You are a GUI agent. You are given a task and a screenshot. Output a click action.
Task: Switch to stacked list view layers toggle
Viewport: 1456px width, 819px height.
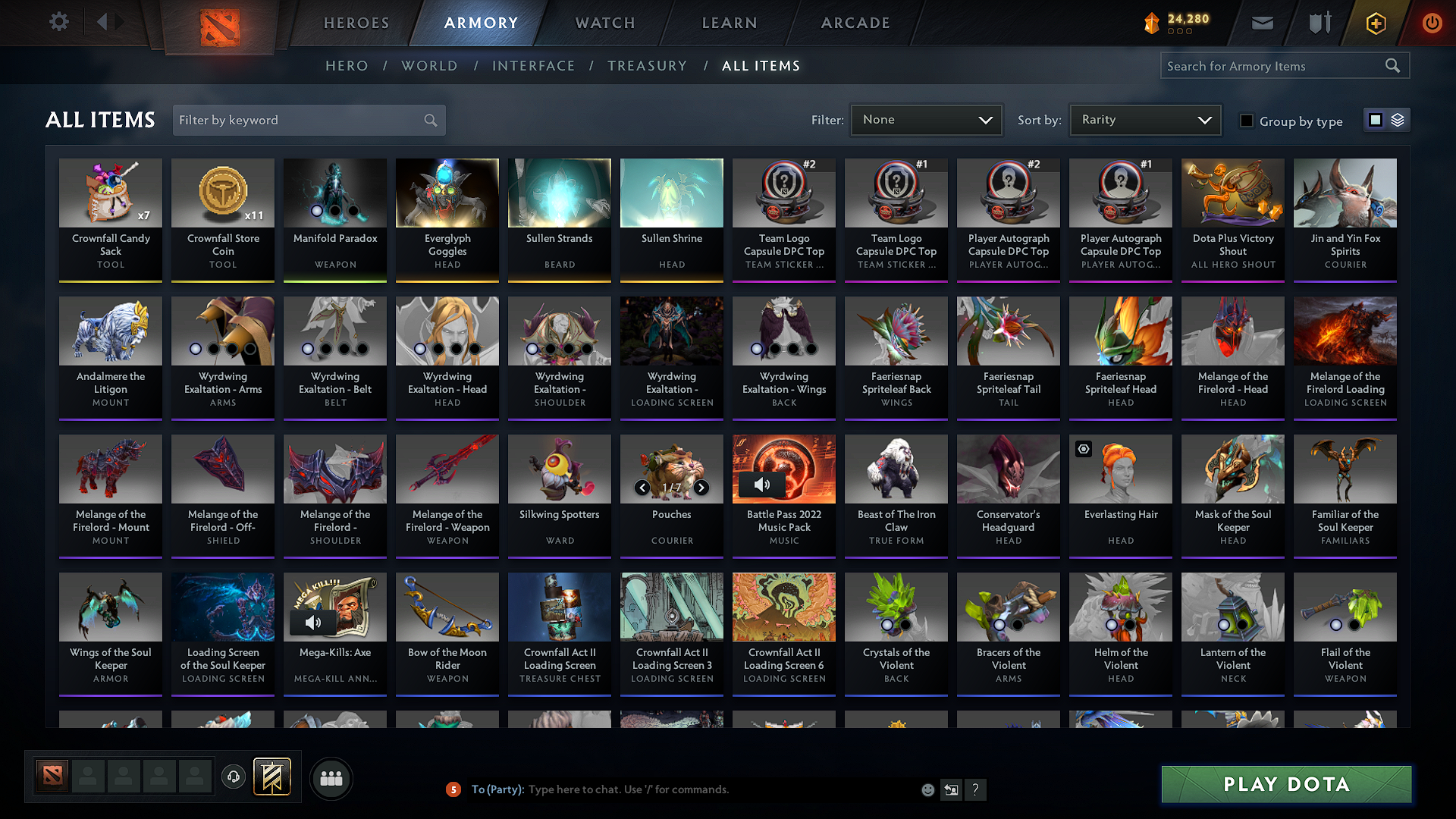coord(1398,119)
